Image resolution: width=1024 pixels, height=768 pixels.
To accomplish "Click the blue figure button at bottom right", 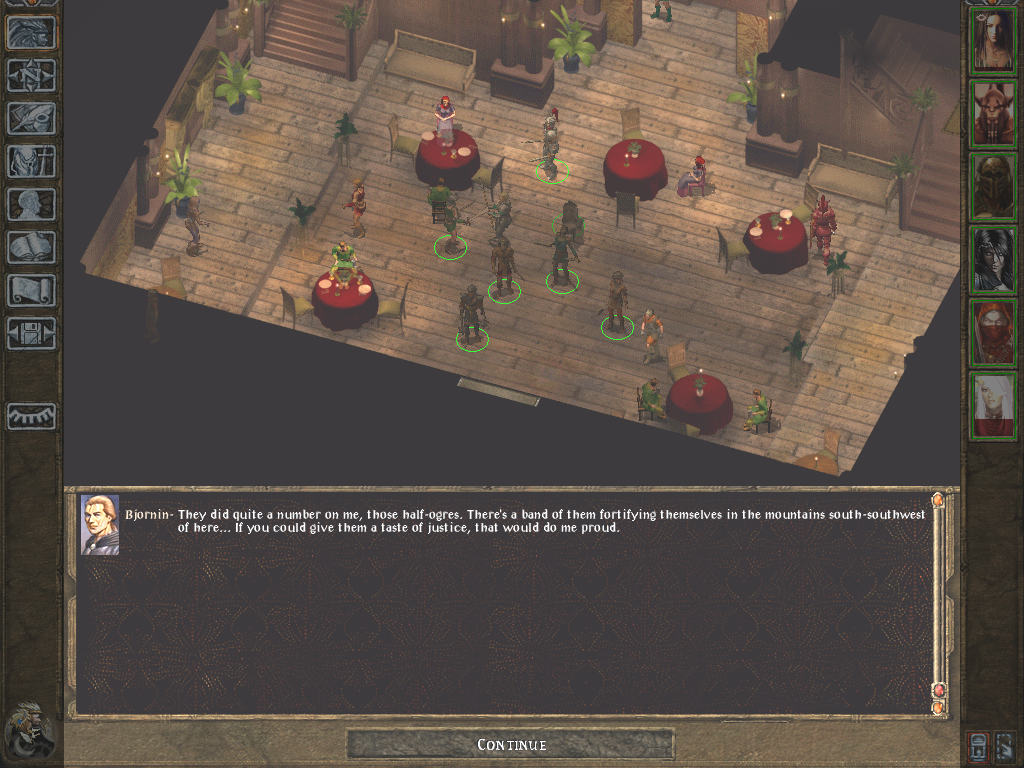I will tap(1005, 746).
